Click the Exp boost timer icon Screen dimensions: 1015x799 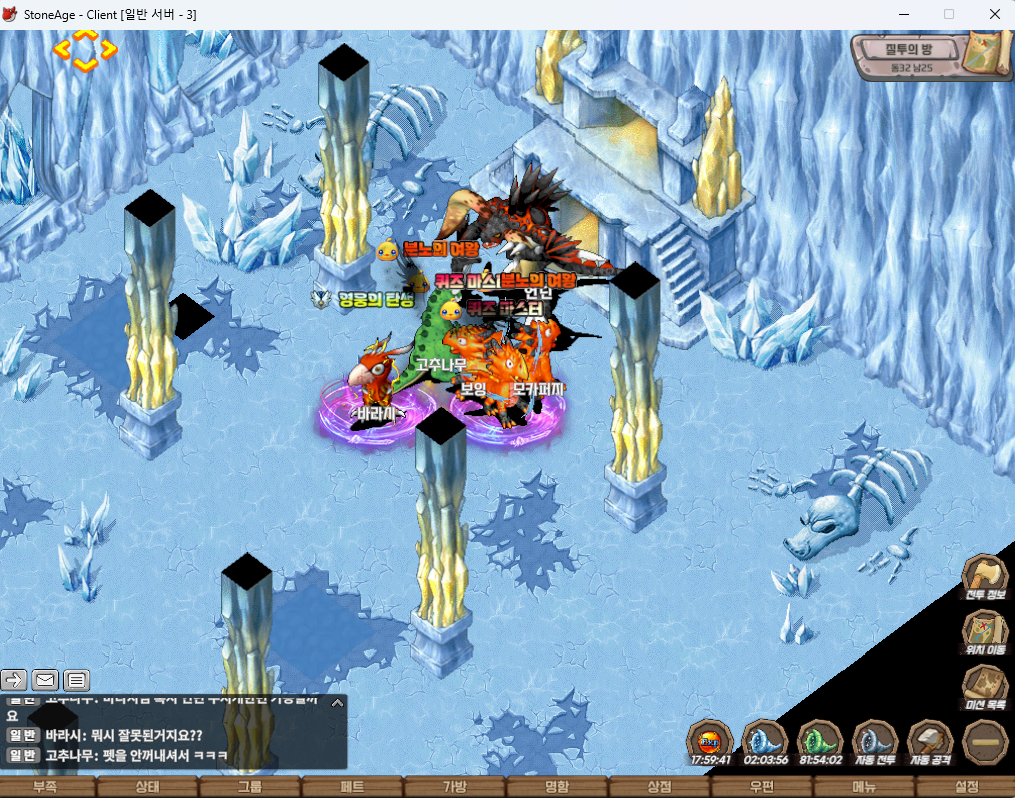(x=711, y=742)
